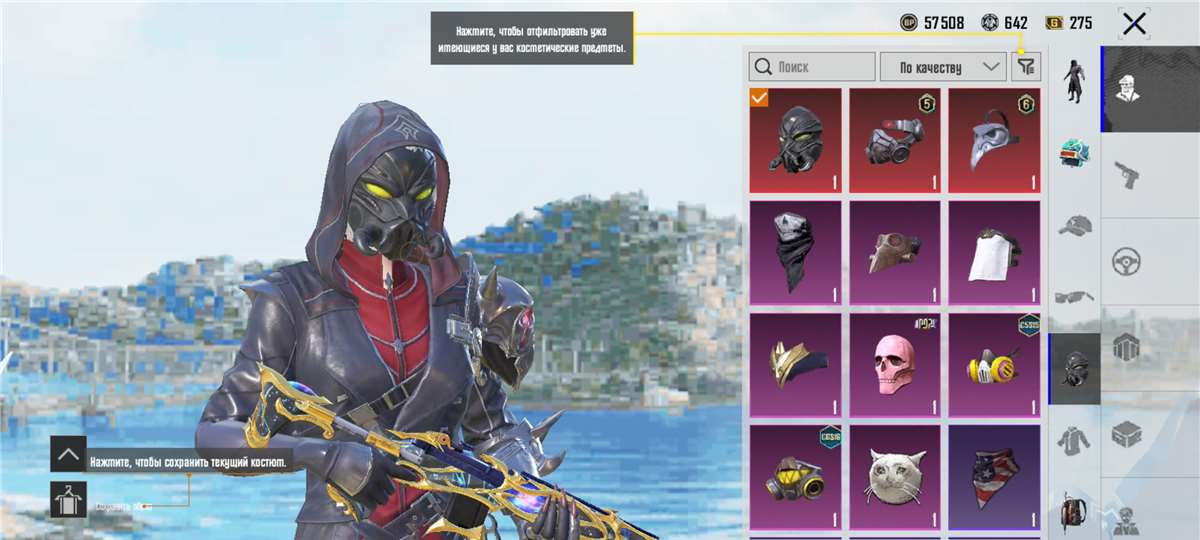Pick the brown leather plague mask
Viewport: 1200px width, 540px height.
(x=894, y=253)
